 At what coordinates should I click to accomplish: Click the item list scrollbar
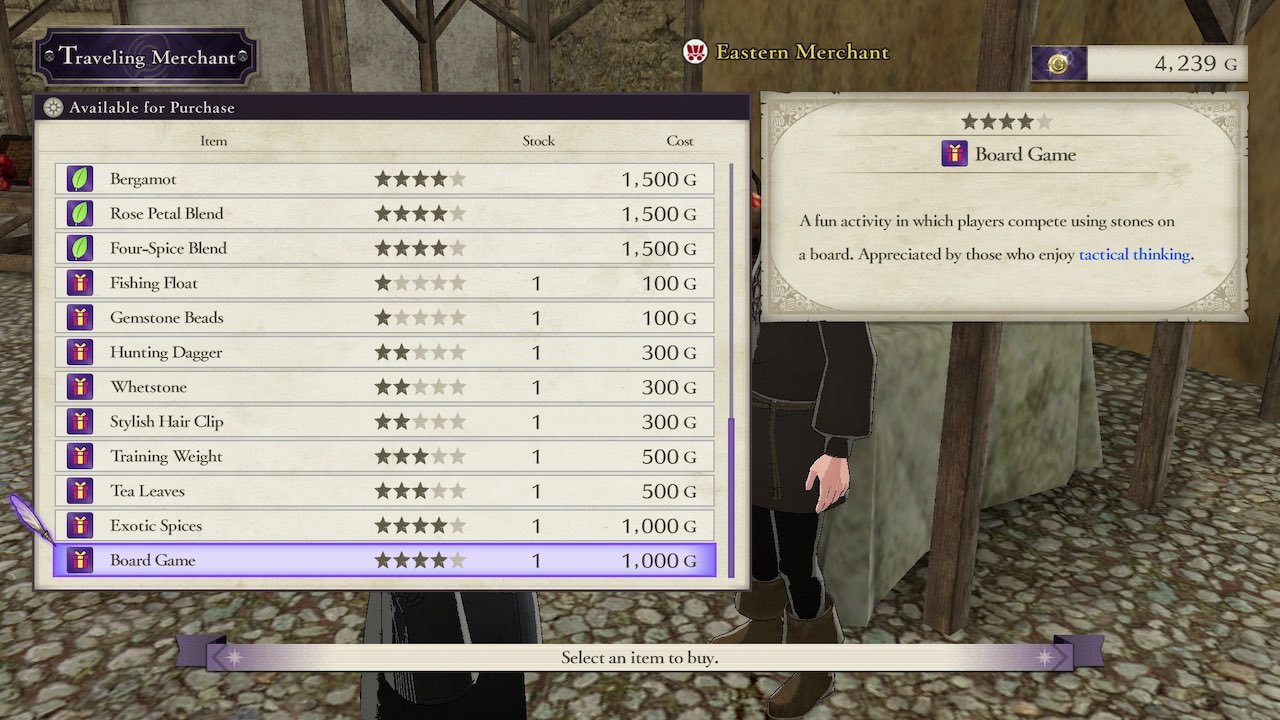[732, 495]
